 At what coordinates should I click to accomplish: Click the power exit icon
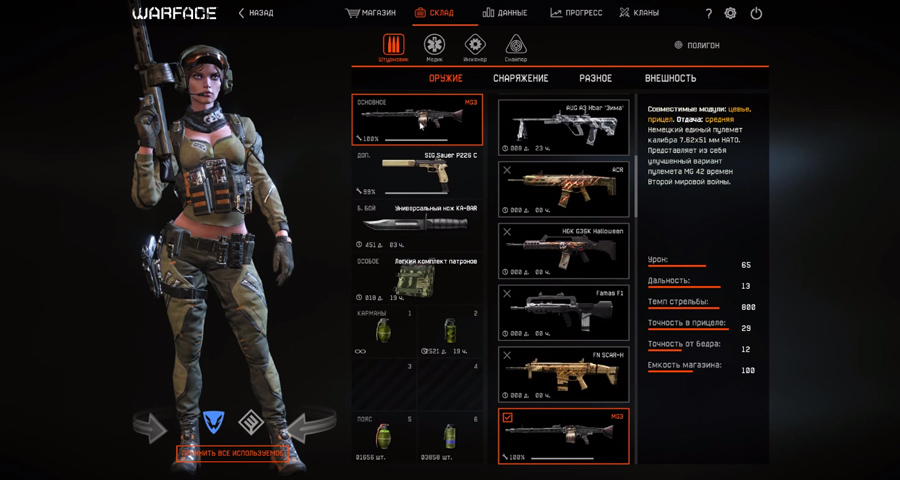pyautogui.click(x=756, y=14)
